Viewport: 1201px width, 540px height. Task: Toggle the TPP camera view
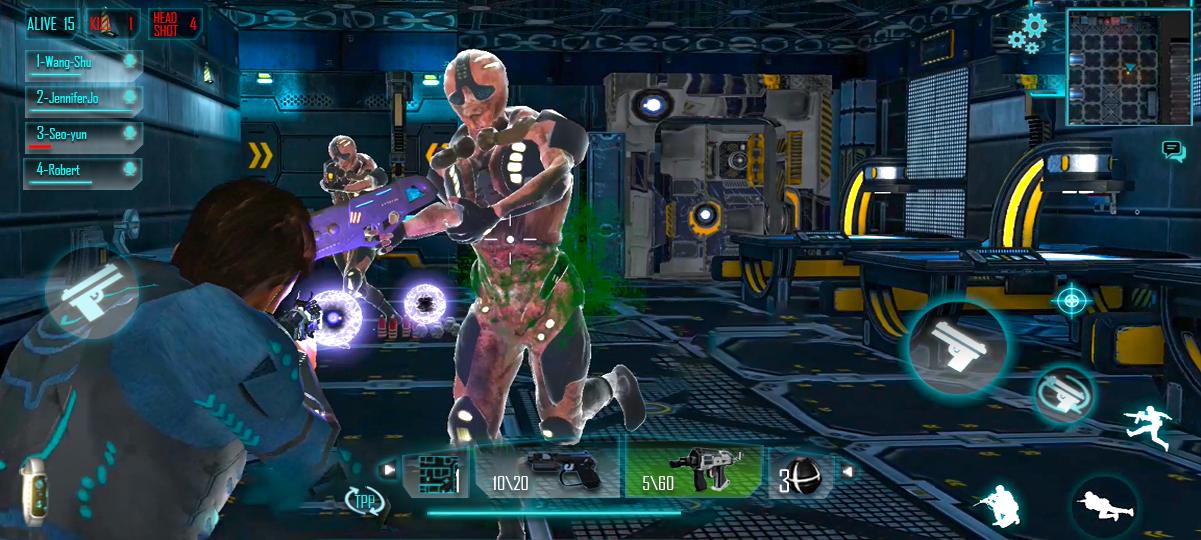click(x=365, y=500)
